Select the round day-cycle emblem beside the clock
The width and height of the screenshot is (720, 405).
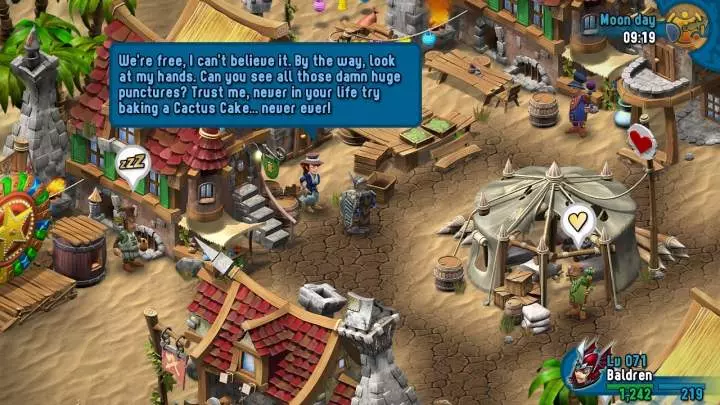pos(686,25)
